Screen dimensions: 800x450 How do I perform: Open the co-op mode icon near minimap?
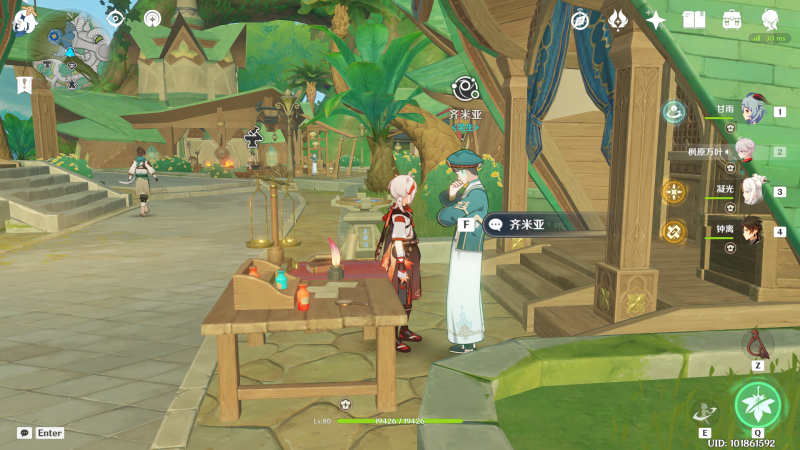(152, 18)
